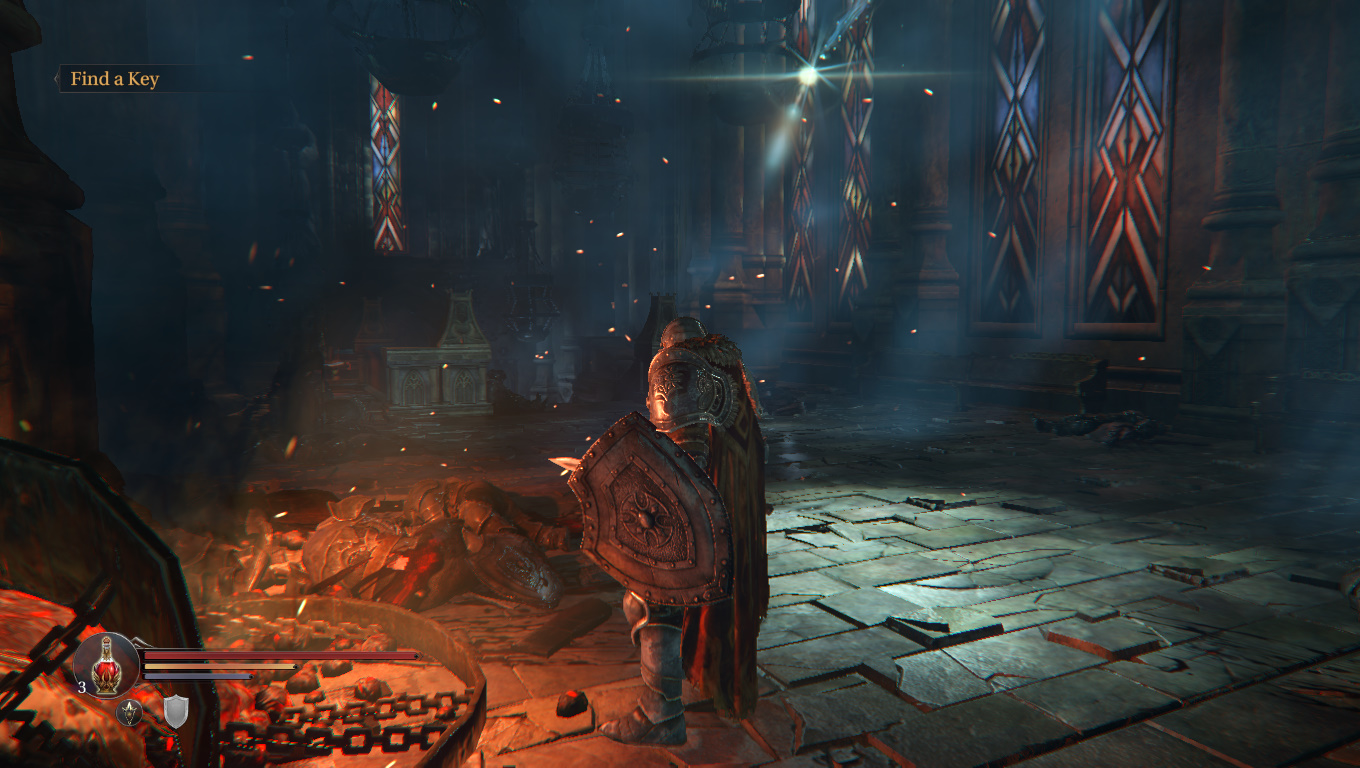Select the "Find a Key" objective tracker
This screenshot has height=768, width=1360.
click(x=114, y=79)
